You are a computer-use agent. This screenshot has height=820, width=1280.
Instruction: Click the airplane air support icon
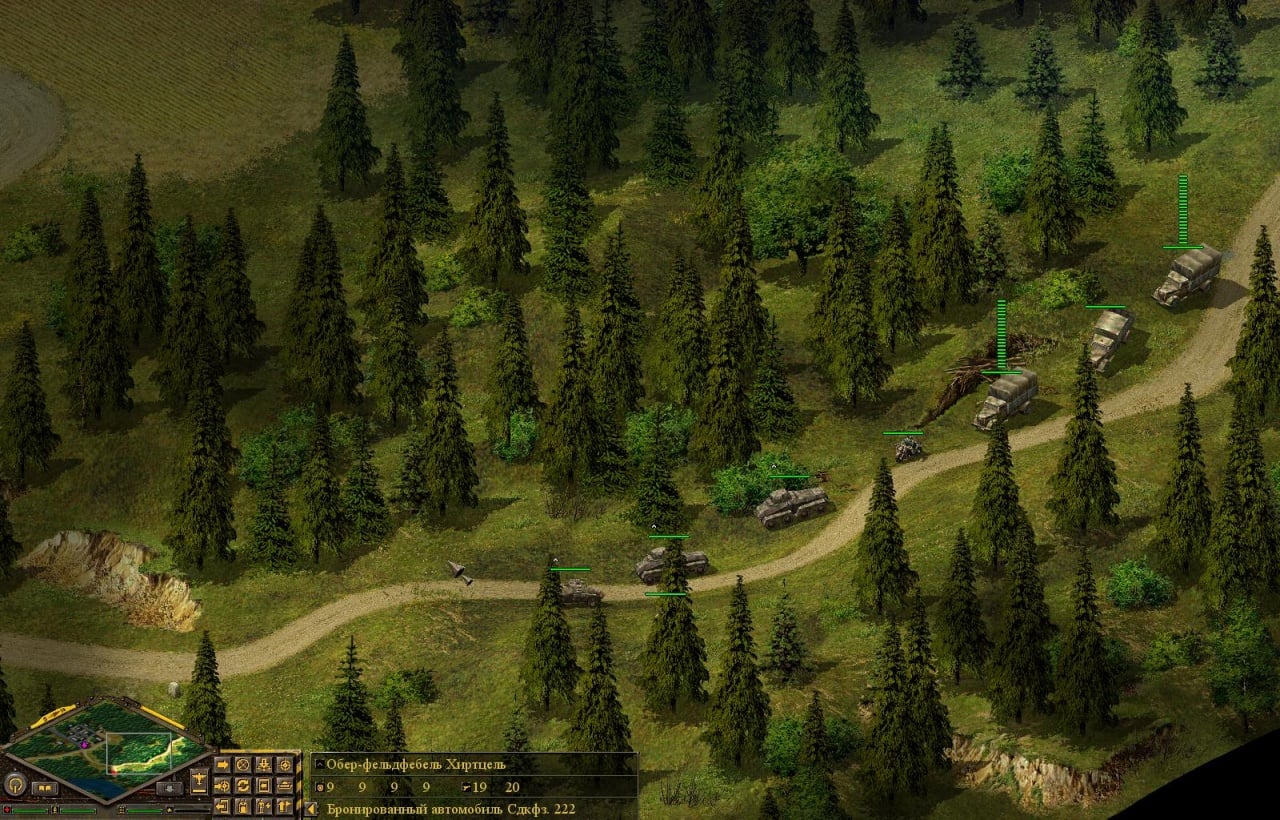click(200, 782)
